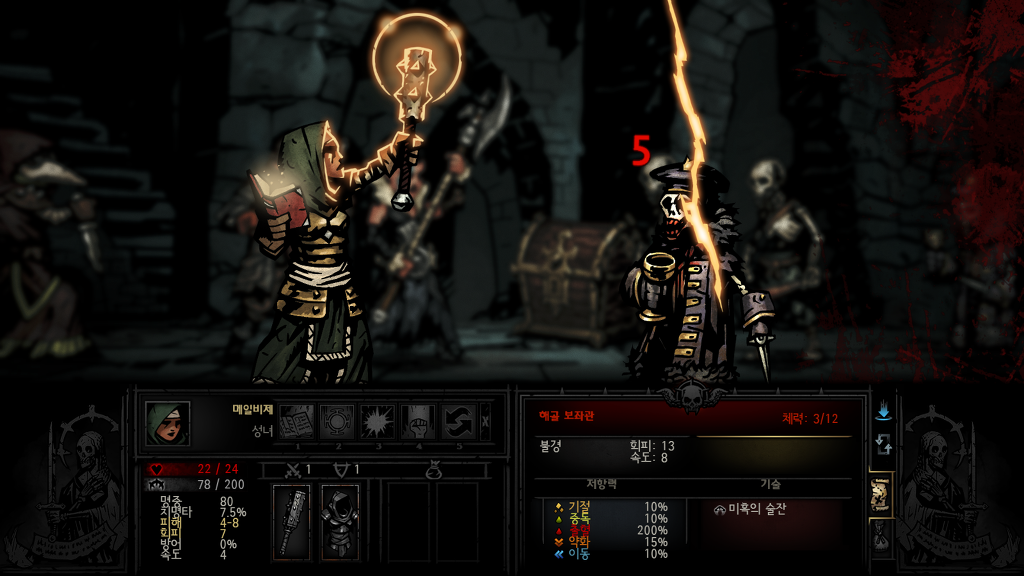Screen dimensions: 1024x576
Task: Switch to the inventory bag tab
Action: pos(882,538)
